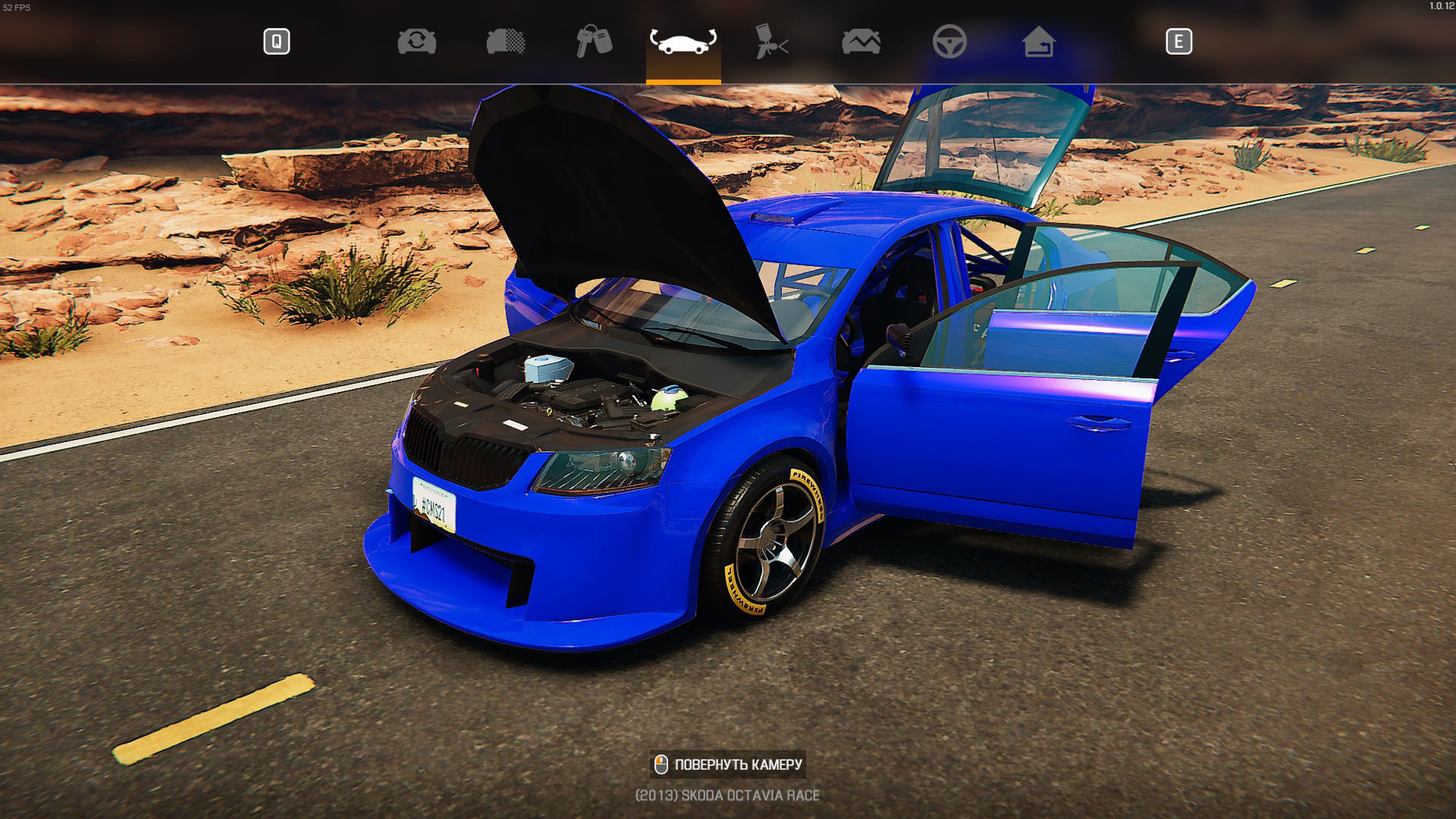Choose the steering wheel tab
This screenshot has height=819, width=1456.
(x=949, y=41)
